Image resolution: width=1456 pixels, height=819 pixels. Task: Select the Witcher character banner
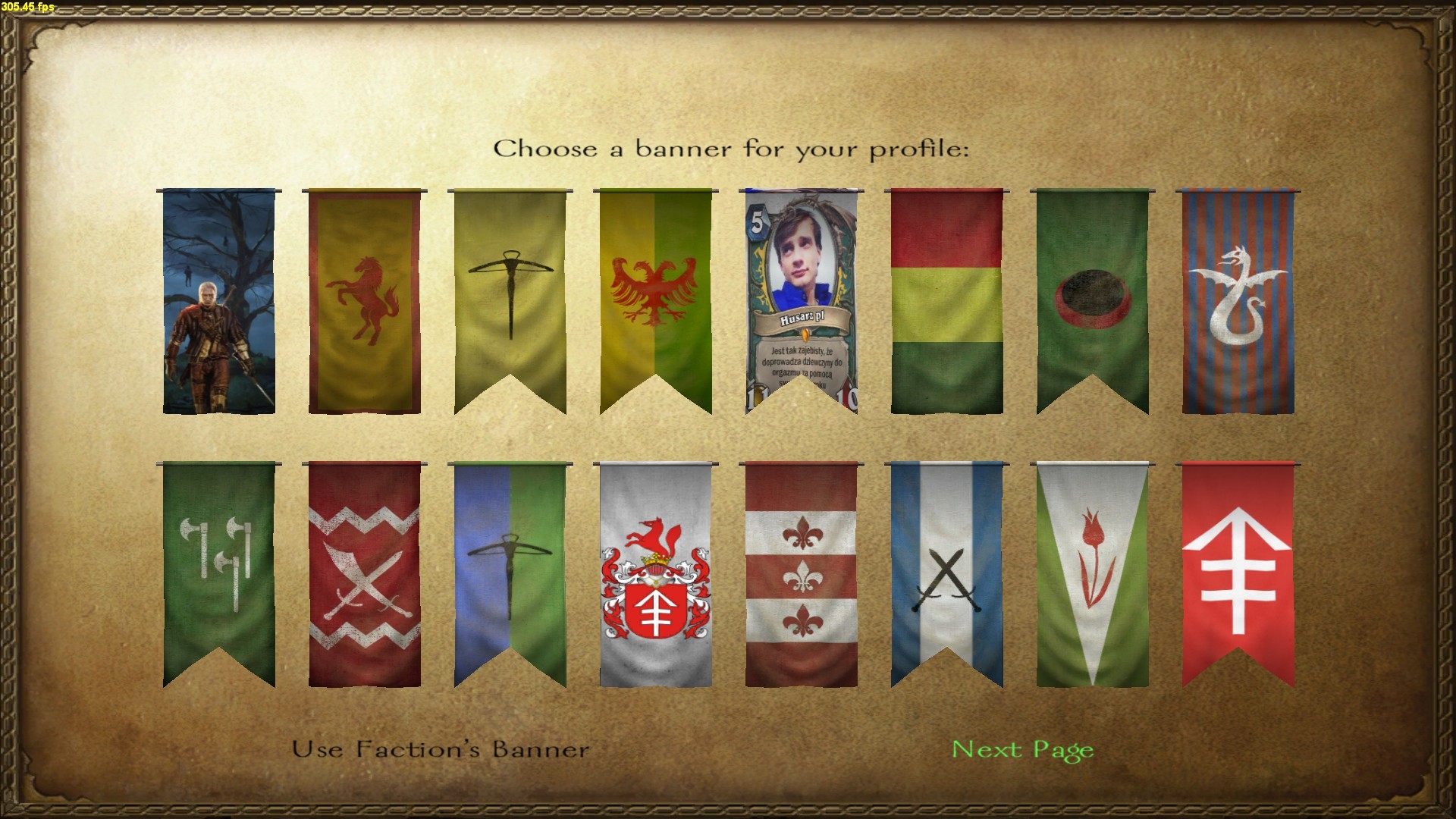219,301
